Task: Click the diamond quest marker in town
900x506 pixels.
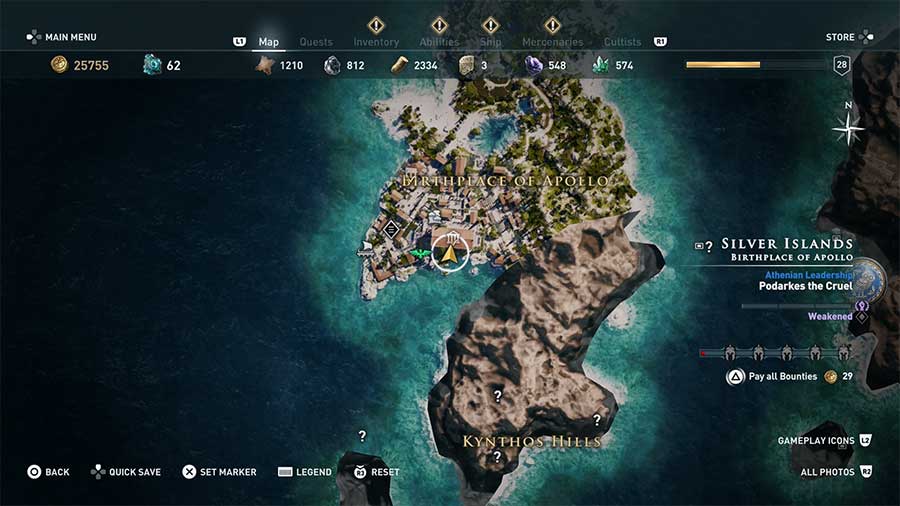Action: tap(392, 229)
